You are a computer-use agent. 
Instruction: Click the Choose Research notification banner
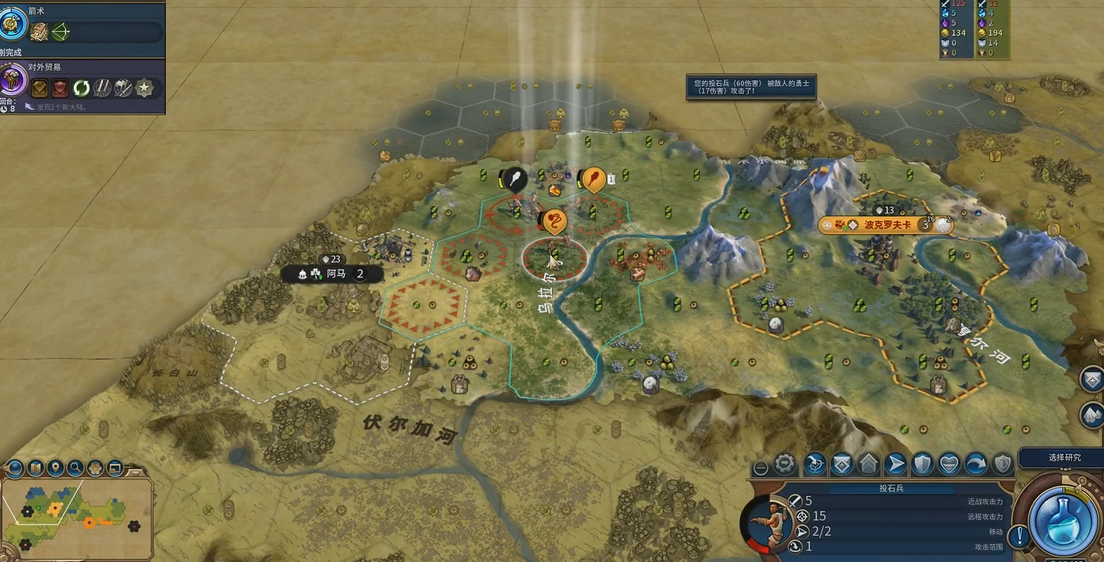tap(1061, 457)
